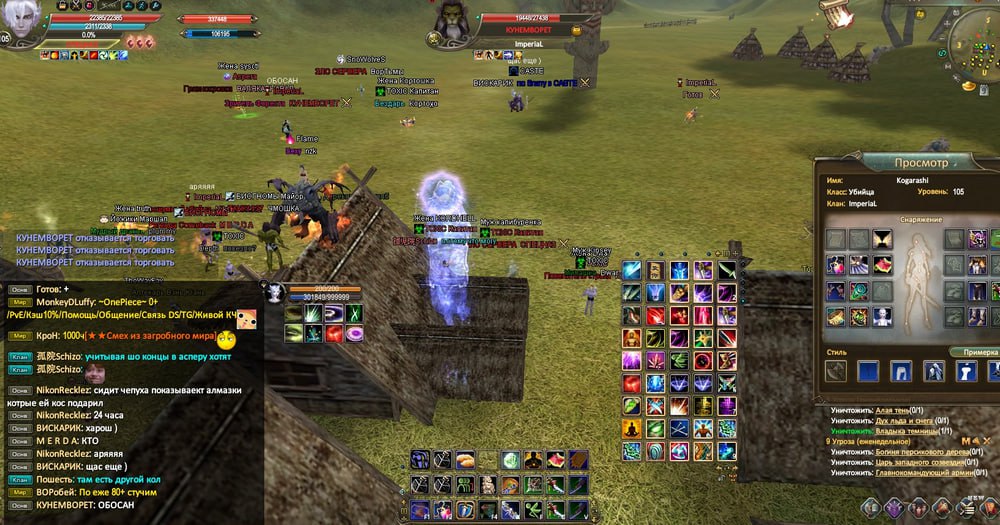Select the target's portrait КУНЕМВОРЕТ
Screen dimensions: 1000x525
(450, 22)
